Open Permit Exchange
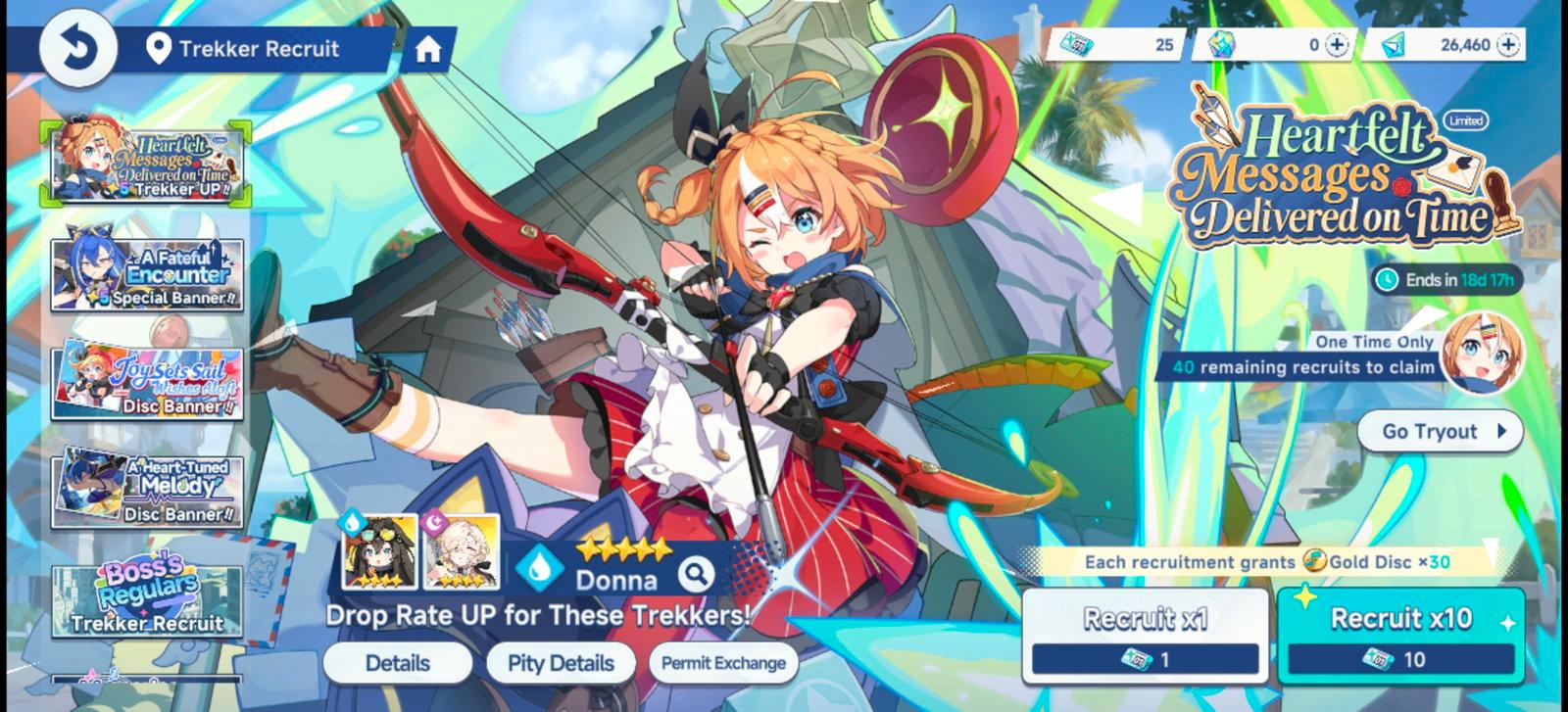Image resolution: width=1568 pixels, height=712 pixels. 723,663
